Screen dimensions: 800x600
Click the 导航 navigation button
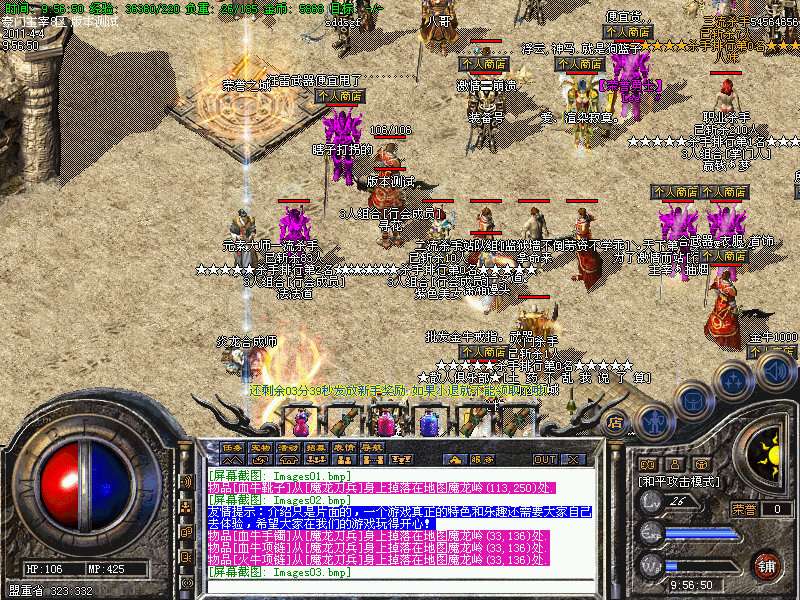372,446
